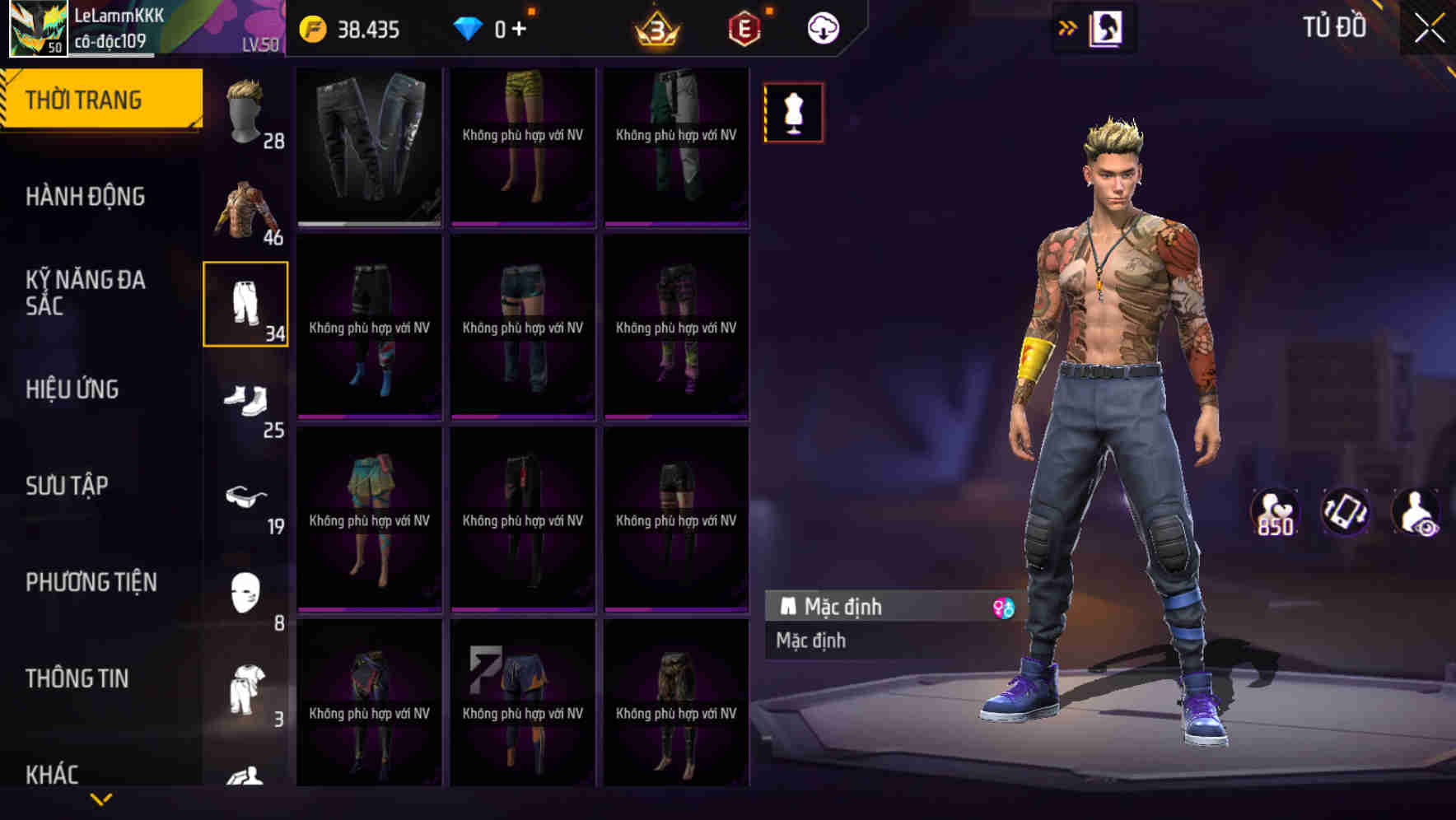Open the cloud download icon in top bar

click(821, 27)
